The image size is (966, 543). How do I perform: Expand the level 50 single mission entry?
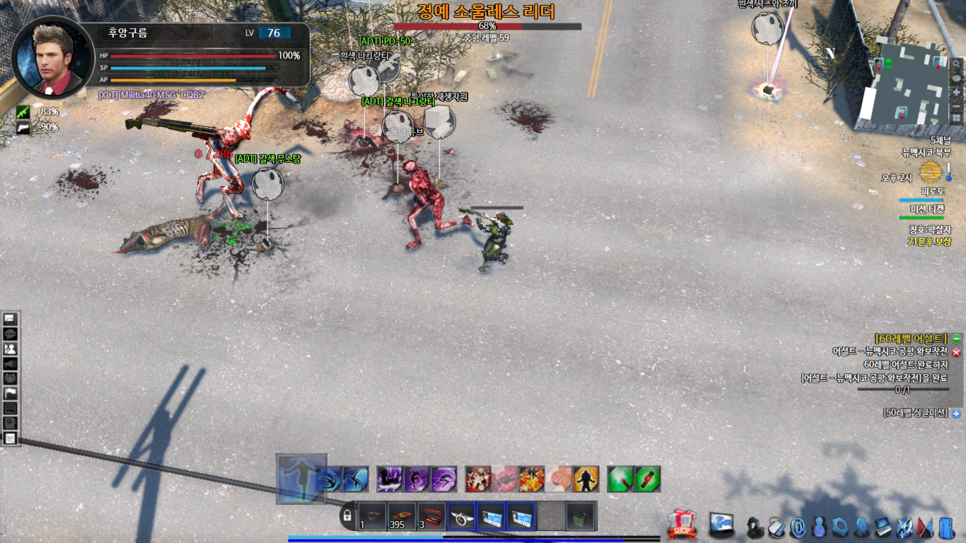click(956, 413)
